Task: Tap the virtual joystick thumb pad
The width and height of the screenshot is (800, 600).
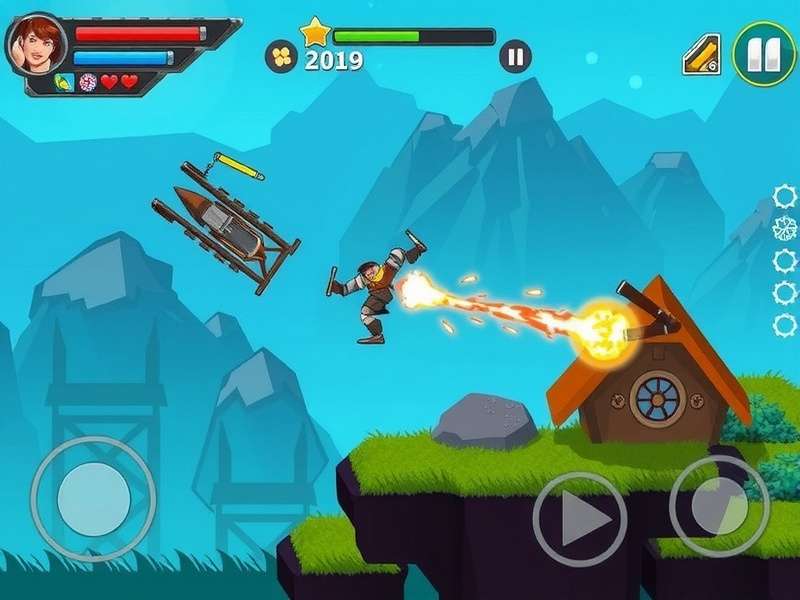Action: tap(93, 497)
